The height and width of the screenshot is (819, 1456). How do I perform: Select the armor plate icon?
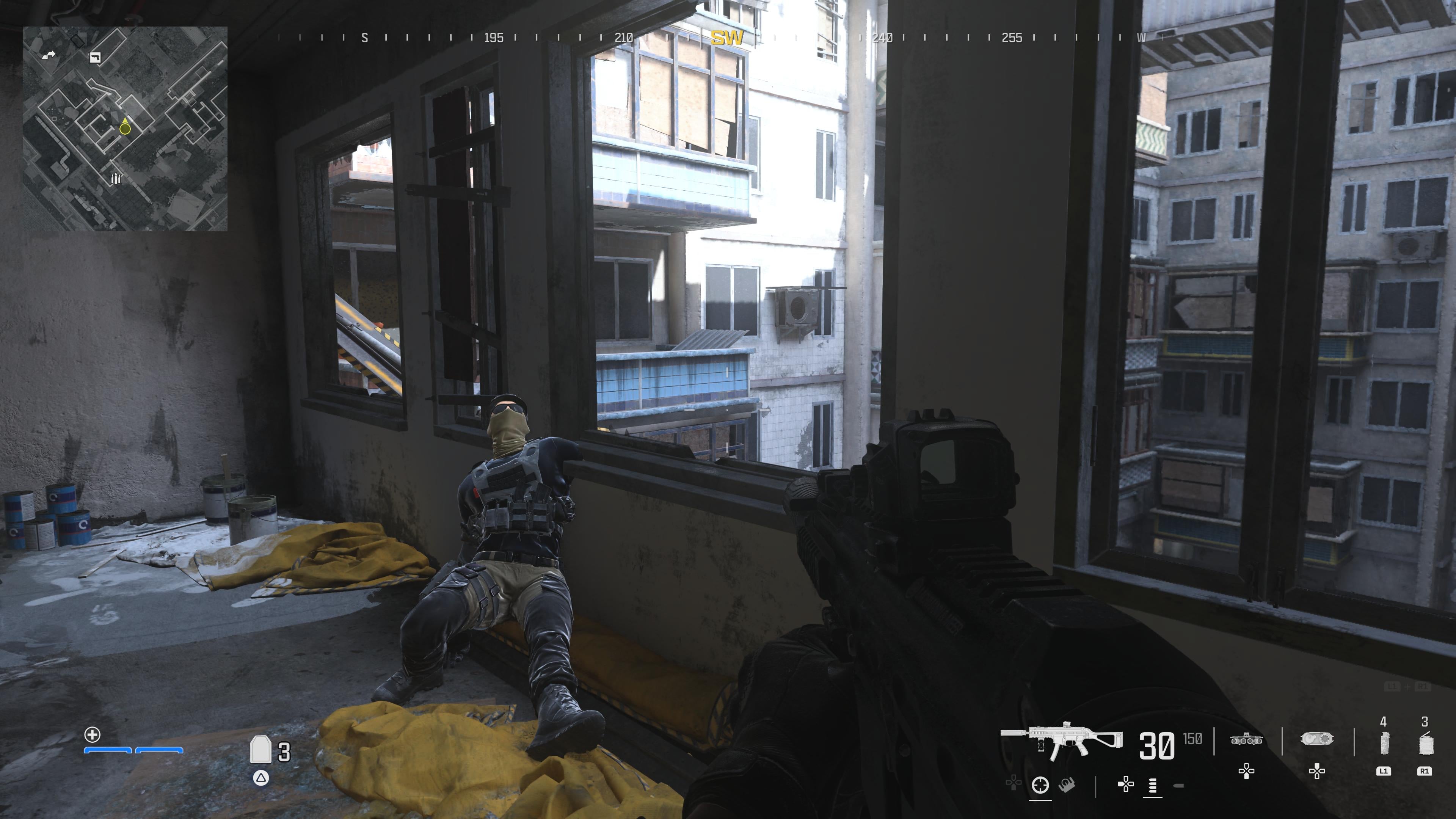pyautogui.click(x=260, y=750)
